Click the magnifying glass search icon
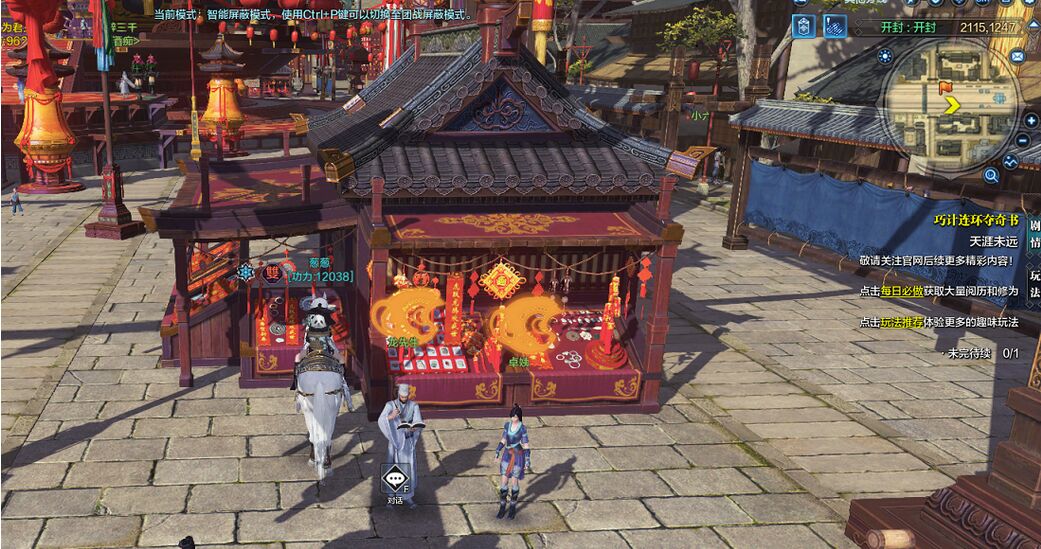The image size is (1041, 549). pyautogui.click(x=991, y=175)
